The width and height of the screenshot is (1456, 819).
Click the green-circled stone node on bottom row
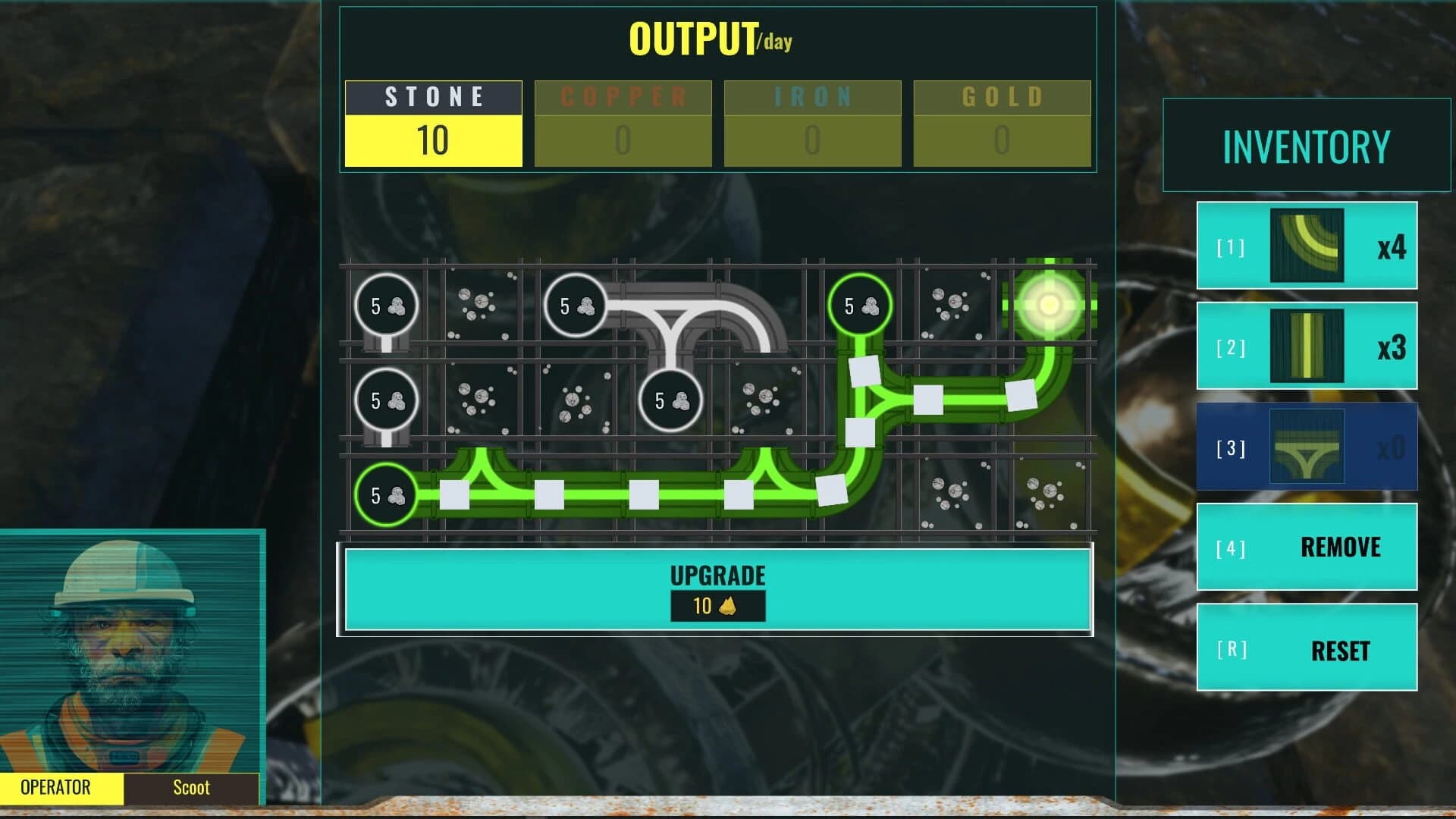point(384,494)
